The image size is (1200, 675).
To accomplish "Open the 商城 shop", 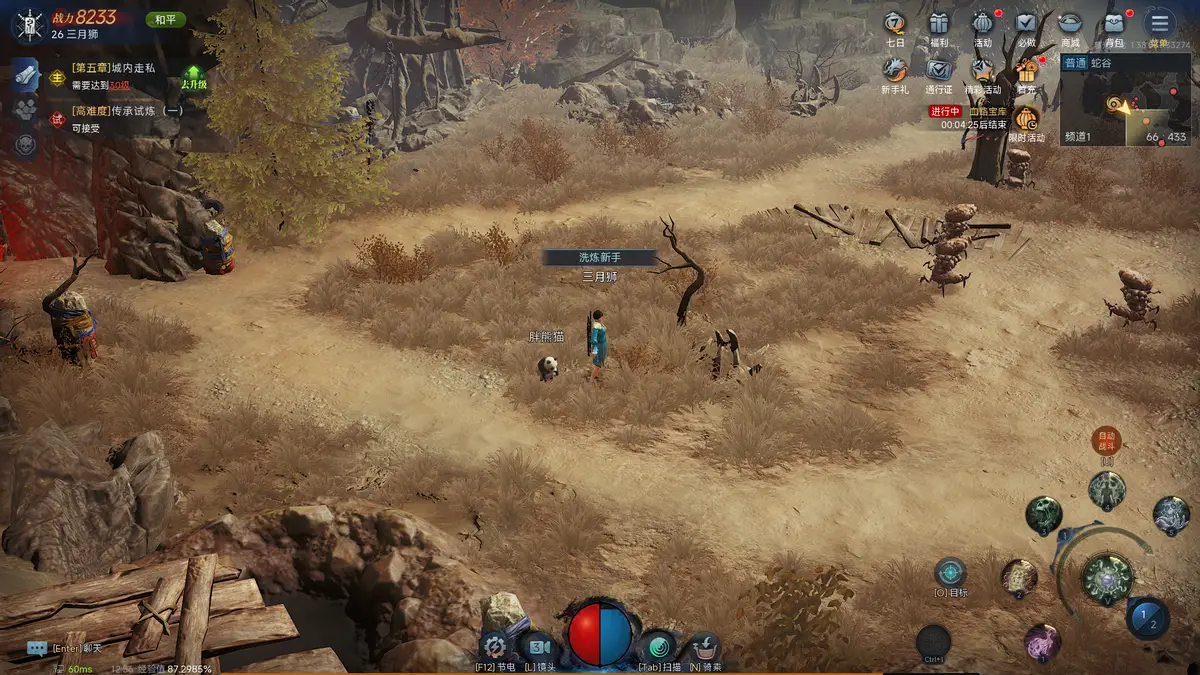I will coord(1070,24).
